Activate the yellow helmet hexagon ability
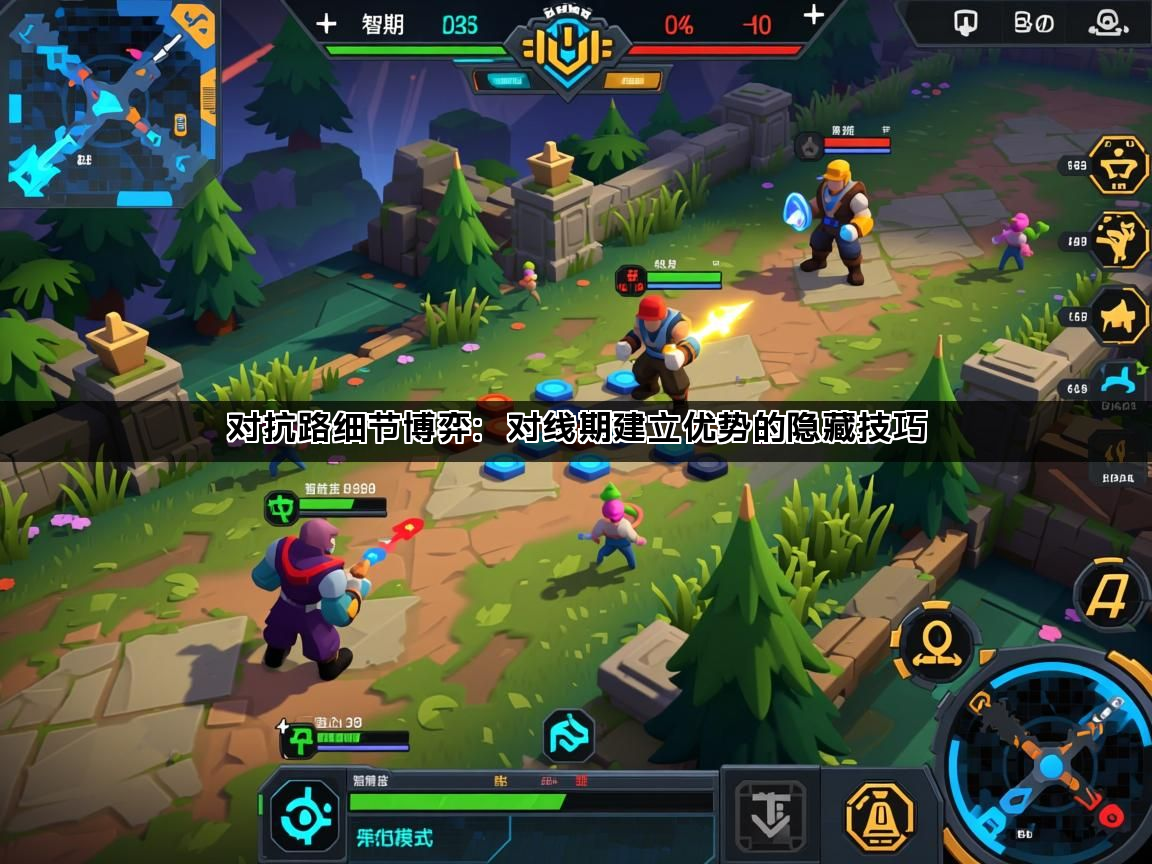Screen dimensions: 1152x864 [1118, 164]
